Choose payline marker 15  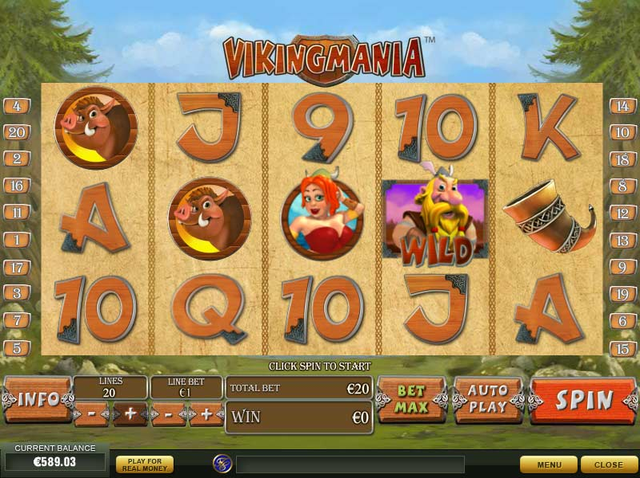coord(622,348)
